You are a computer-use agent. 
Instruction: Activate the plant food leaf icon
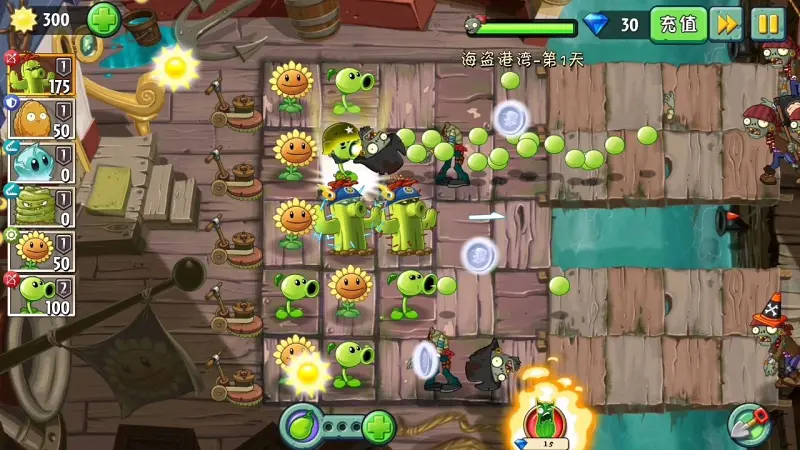pyautogui.click(x=299, y=426)
